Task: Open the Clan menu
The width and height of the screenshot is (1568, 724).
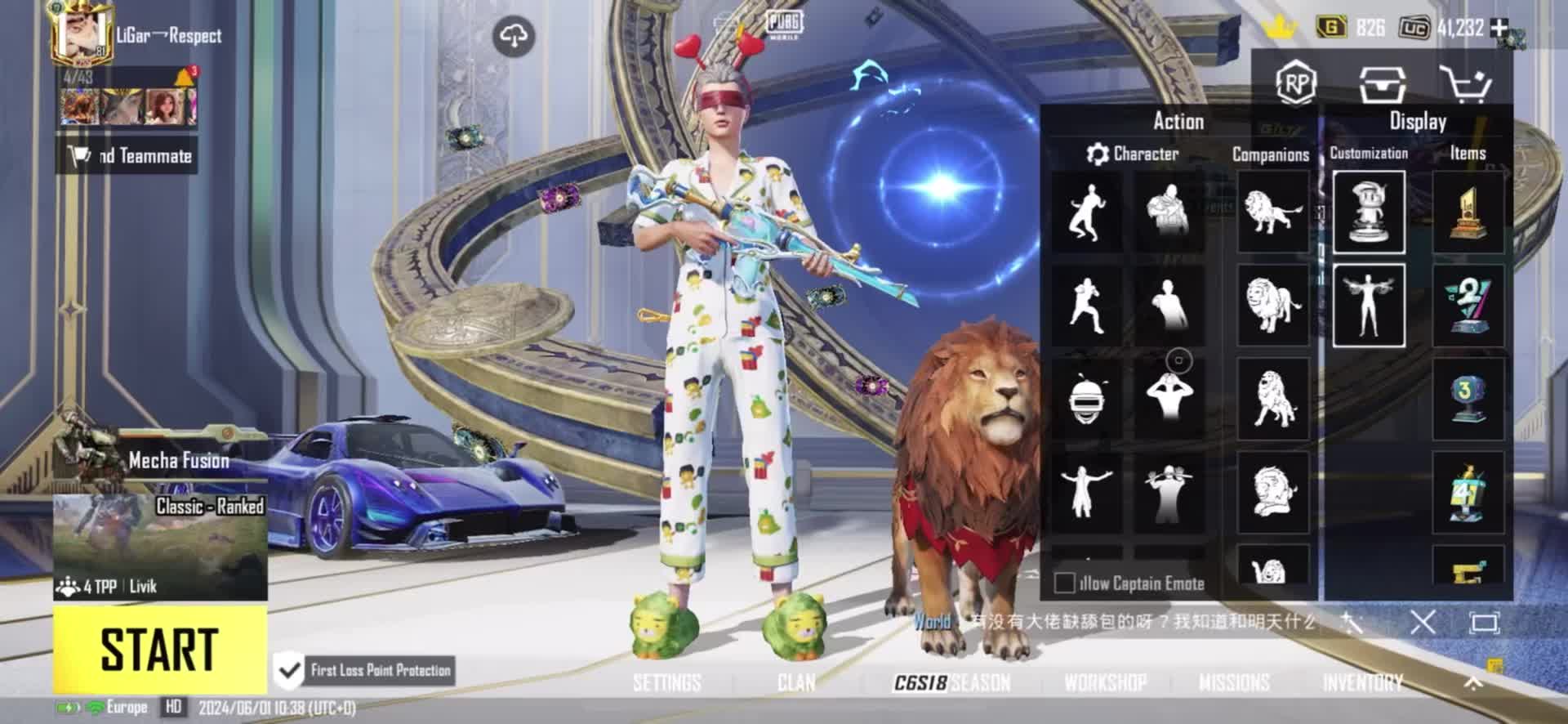Action: point(796,682)
